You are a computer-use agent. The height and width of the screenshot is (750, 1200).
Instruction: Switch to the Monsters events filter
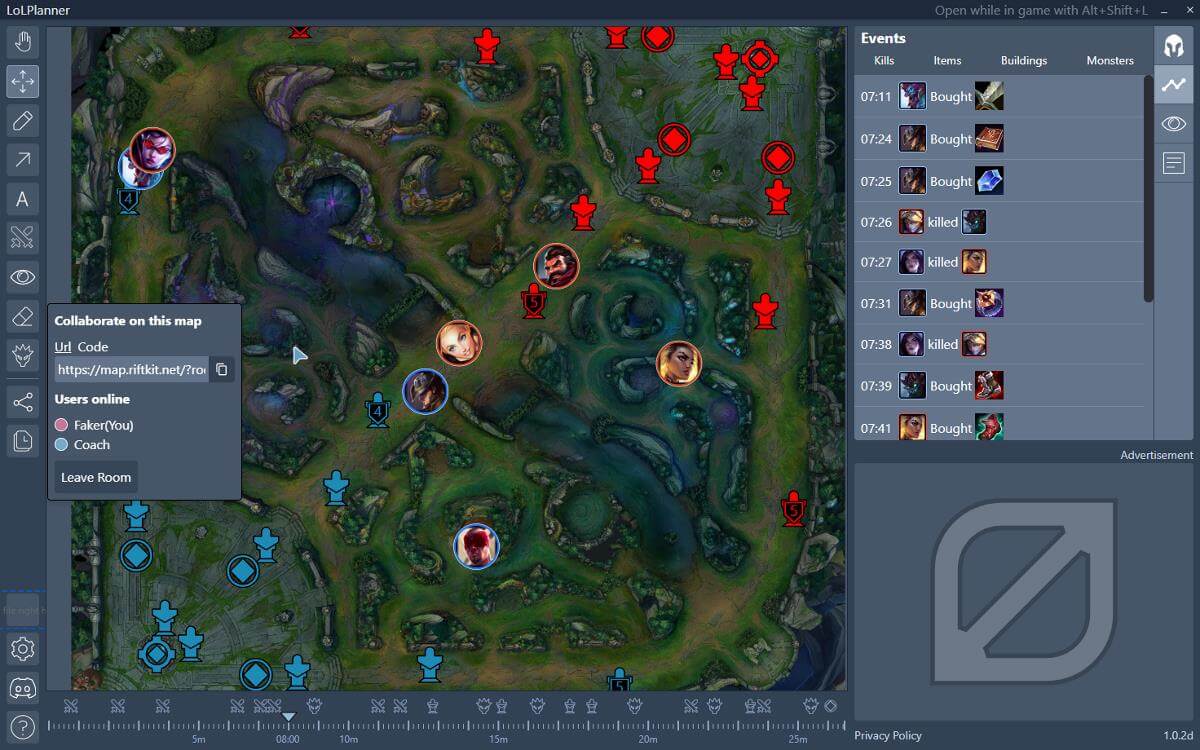click(x=1110, y=61)
